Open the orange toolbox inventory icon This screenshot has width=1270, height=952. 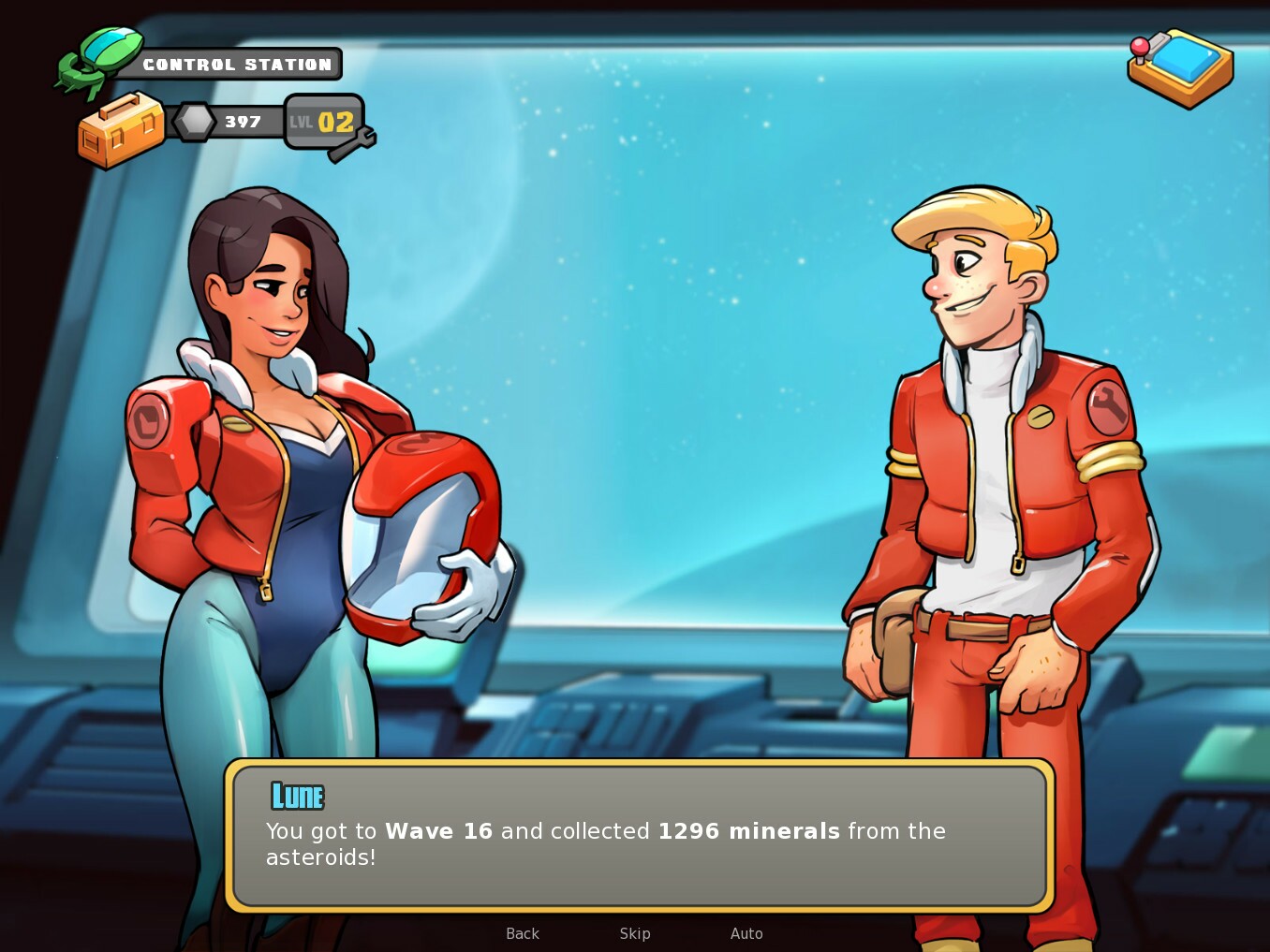coord(120,131)
